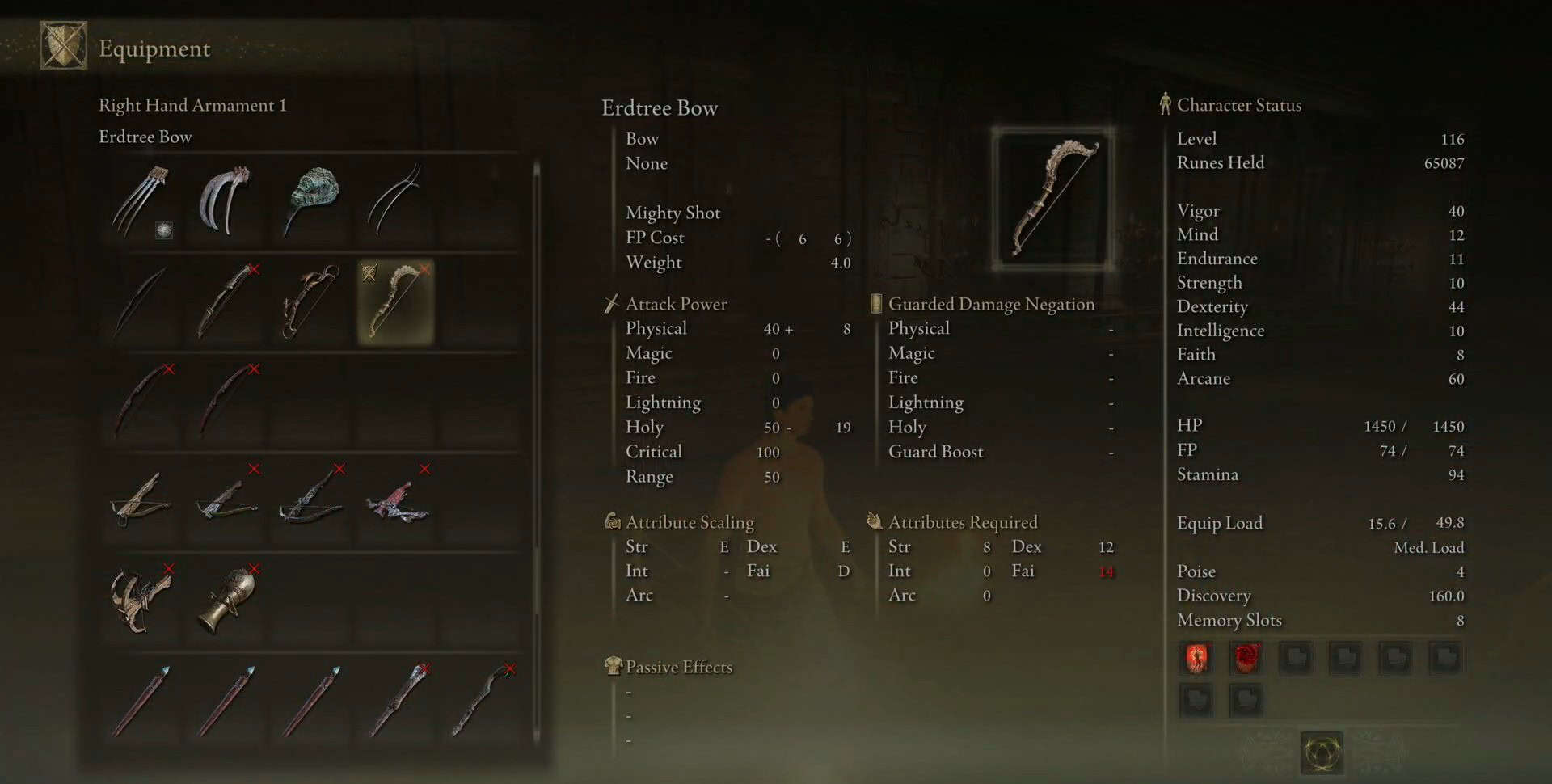Click the Equipment shield emblem icon

[64, 46]
